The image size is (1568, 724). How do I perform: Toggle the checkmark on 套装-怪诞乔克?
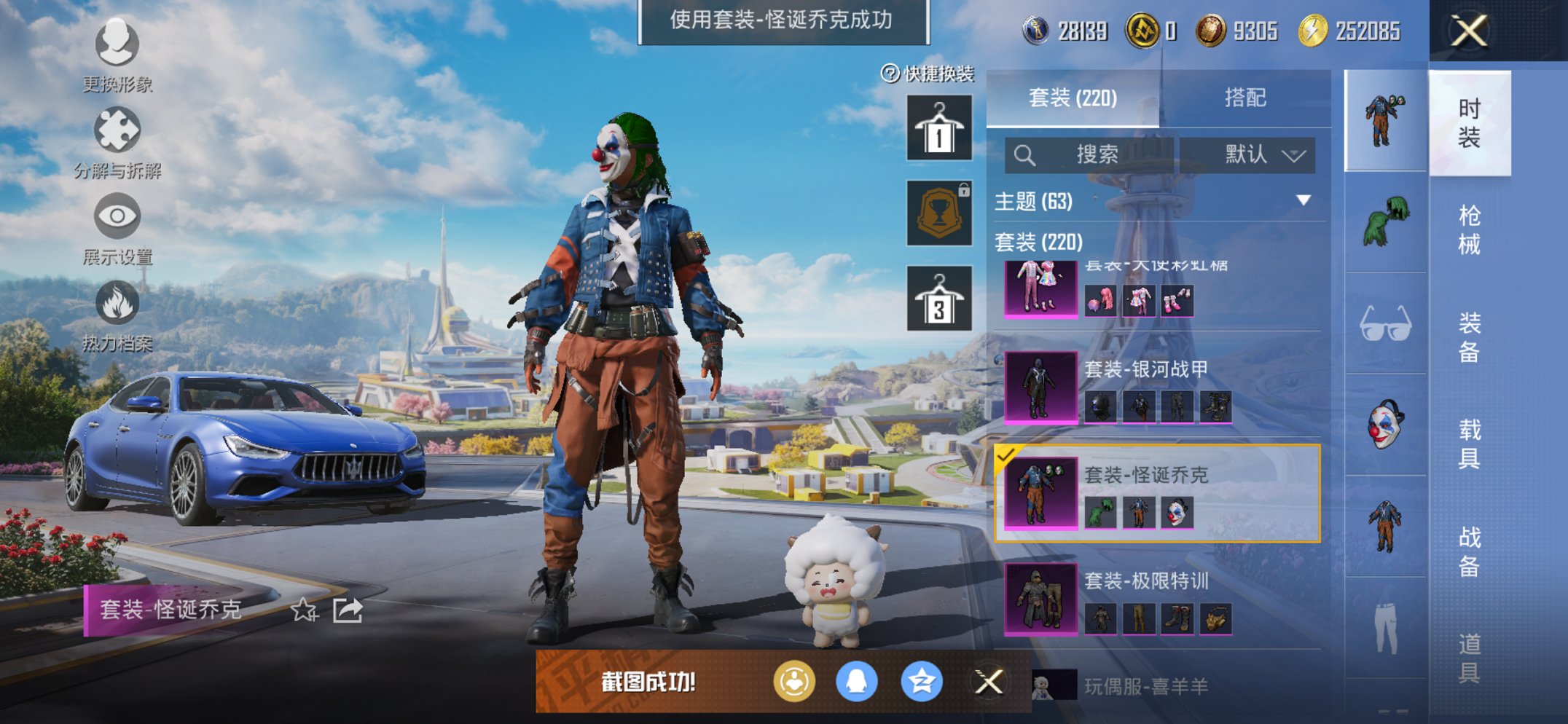(1006, 455)
